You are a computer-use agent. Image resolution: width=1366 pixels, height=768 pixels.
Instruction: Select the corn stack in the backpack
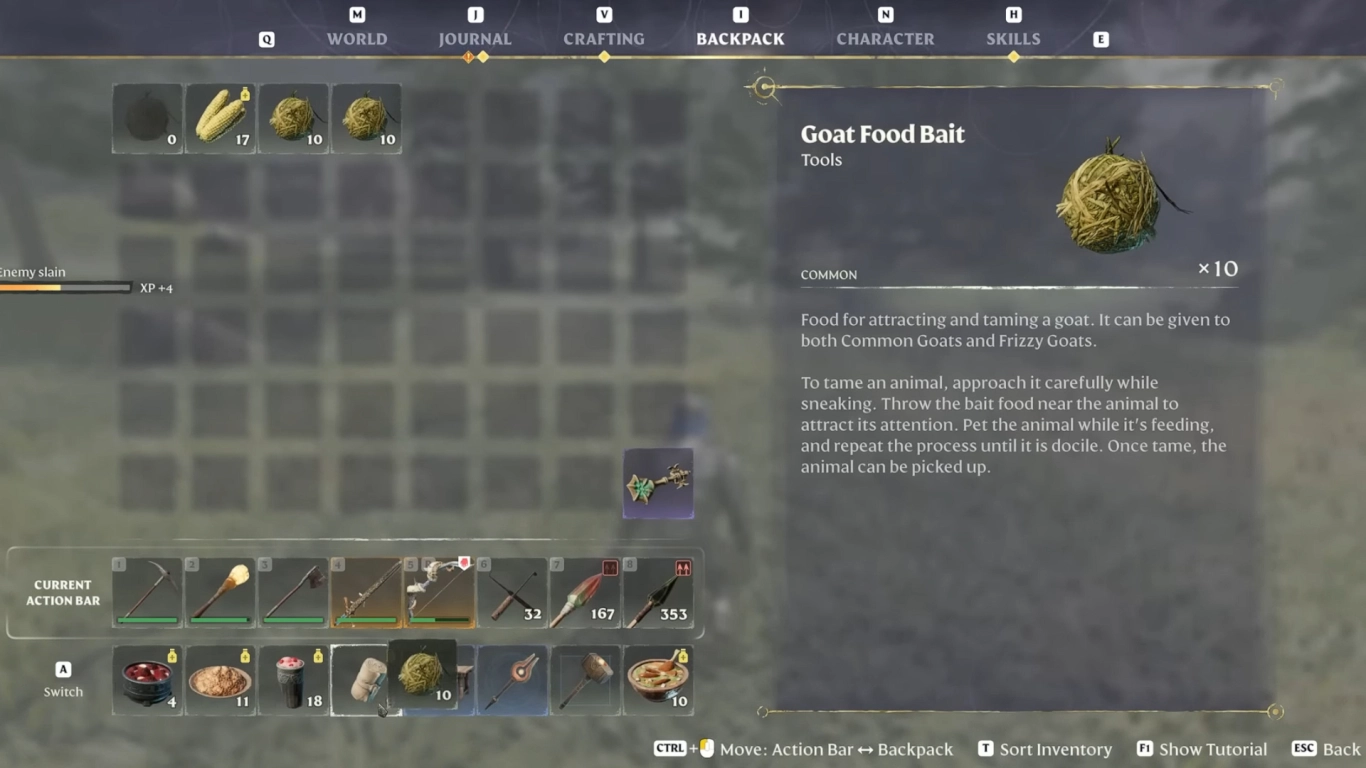click(220, 117)
